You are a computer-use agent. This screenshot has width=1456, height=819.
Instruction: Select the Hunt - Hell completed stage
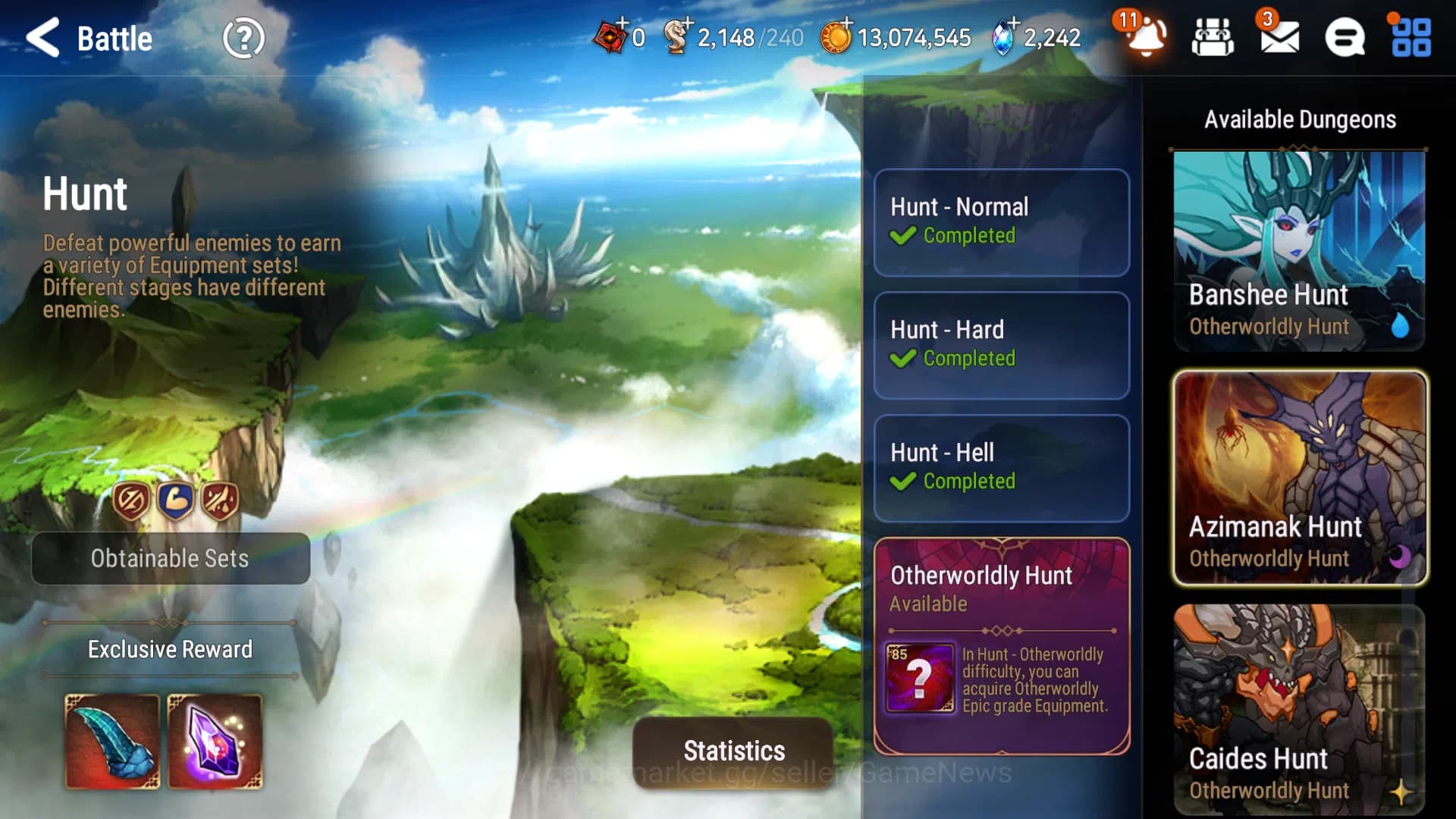[1001, 468]
